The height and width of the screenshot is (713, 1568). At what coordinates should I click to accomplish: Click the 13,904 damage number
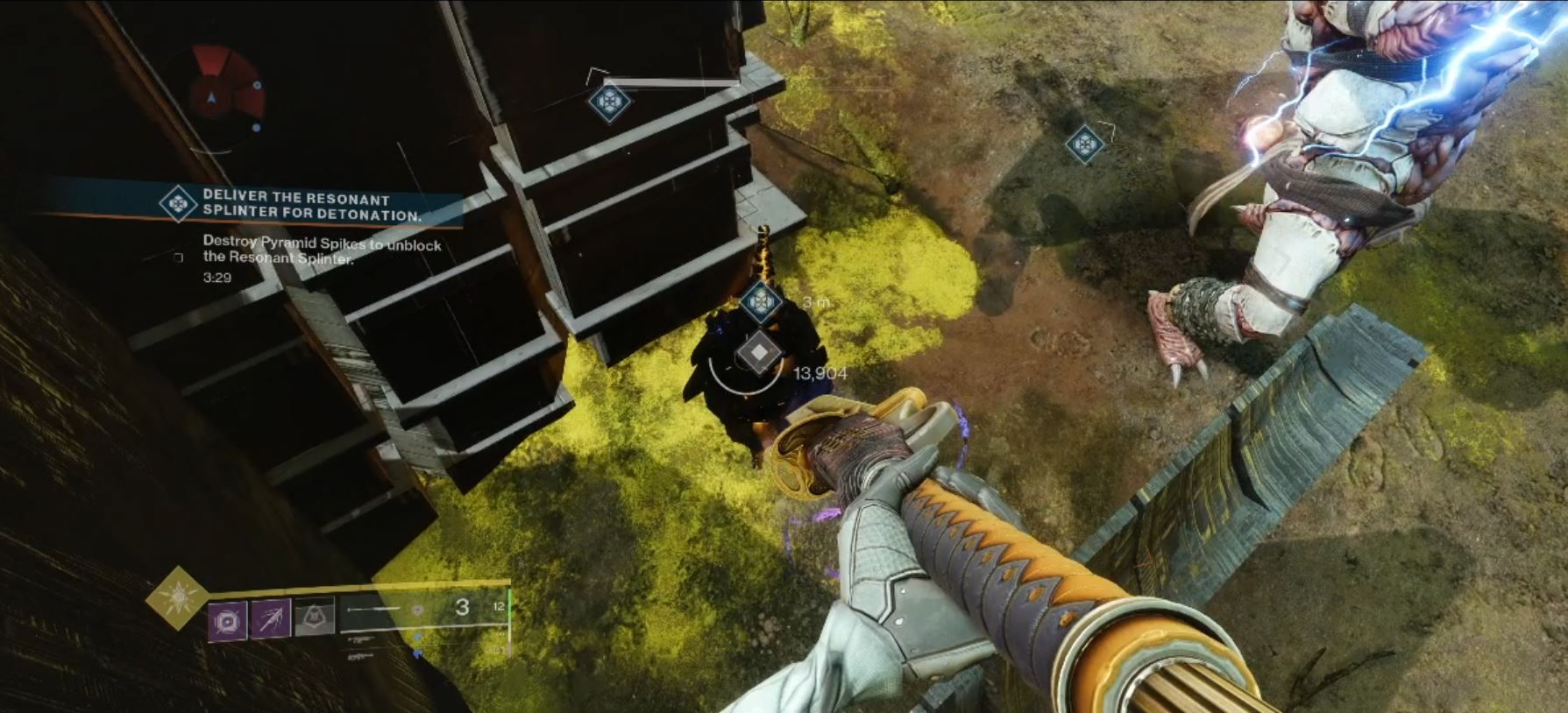[819, 371]
